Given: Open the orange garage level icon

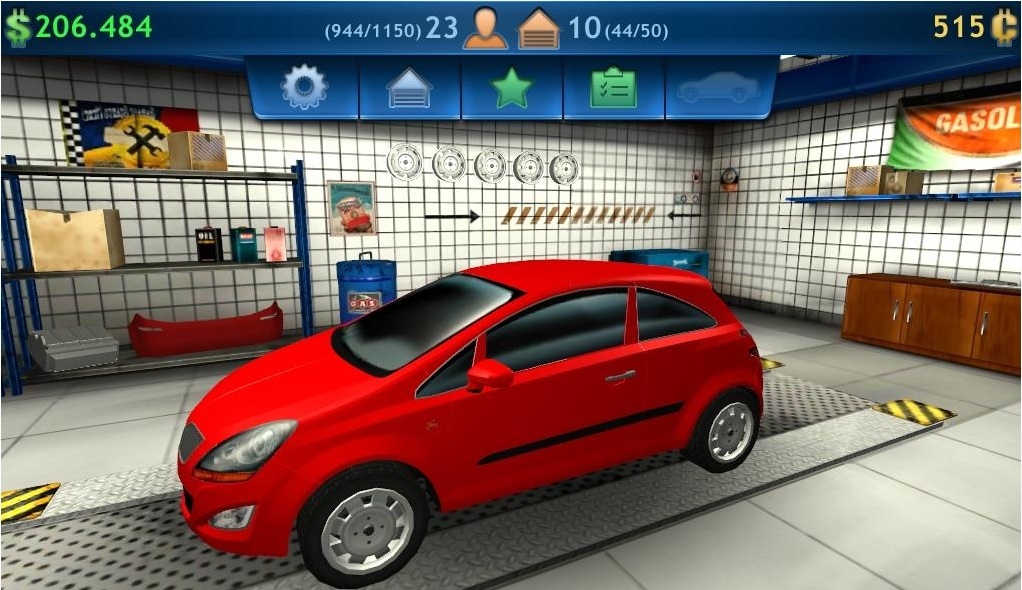Looking at the screenshot, I should pyautogui.click(x=539, y=28).
